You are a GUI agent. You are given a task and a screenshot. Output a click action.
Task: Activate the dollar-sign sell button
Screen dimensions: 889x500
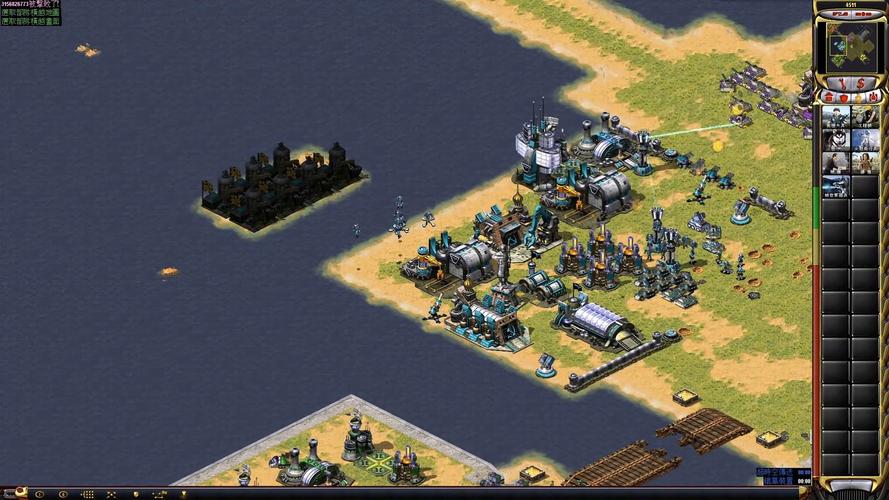[860, 82]
